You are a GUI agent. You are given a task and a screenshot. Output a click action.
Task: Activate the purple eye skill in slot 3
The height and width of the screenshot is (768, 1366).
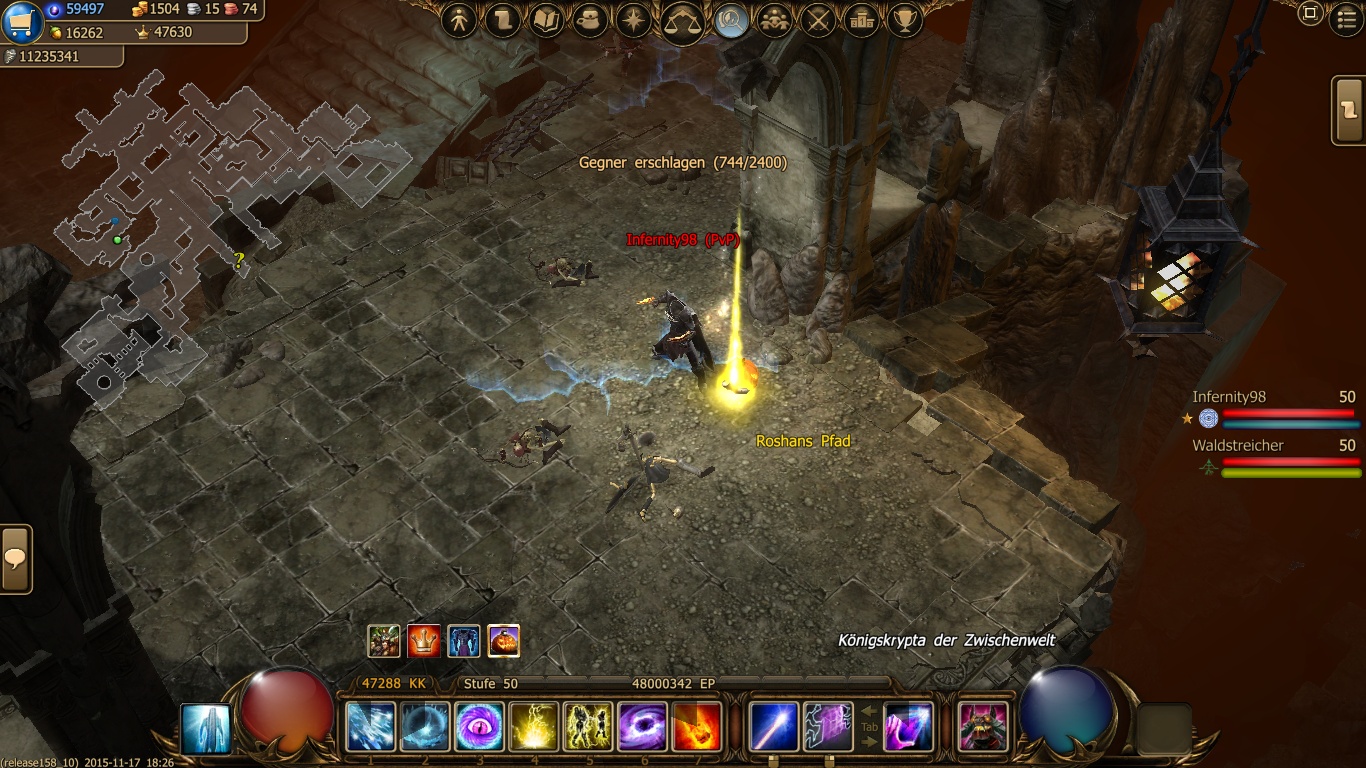[x=479, y=727]
